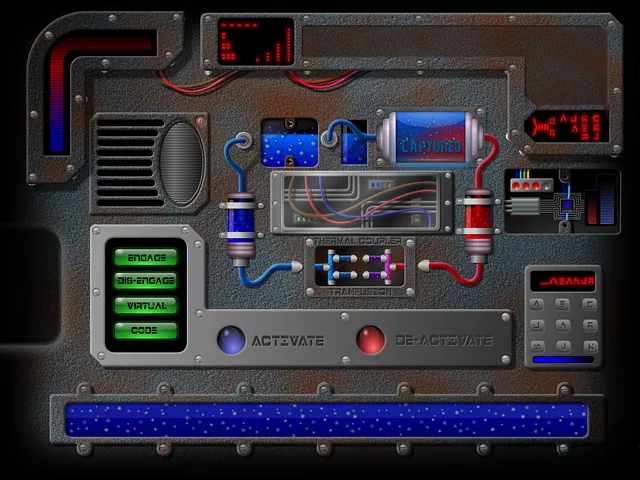Screen dimensions: 640x480
Task: Push the blue ACTIVATE orb button
Action: 231,340
